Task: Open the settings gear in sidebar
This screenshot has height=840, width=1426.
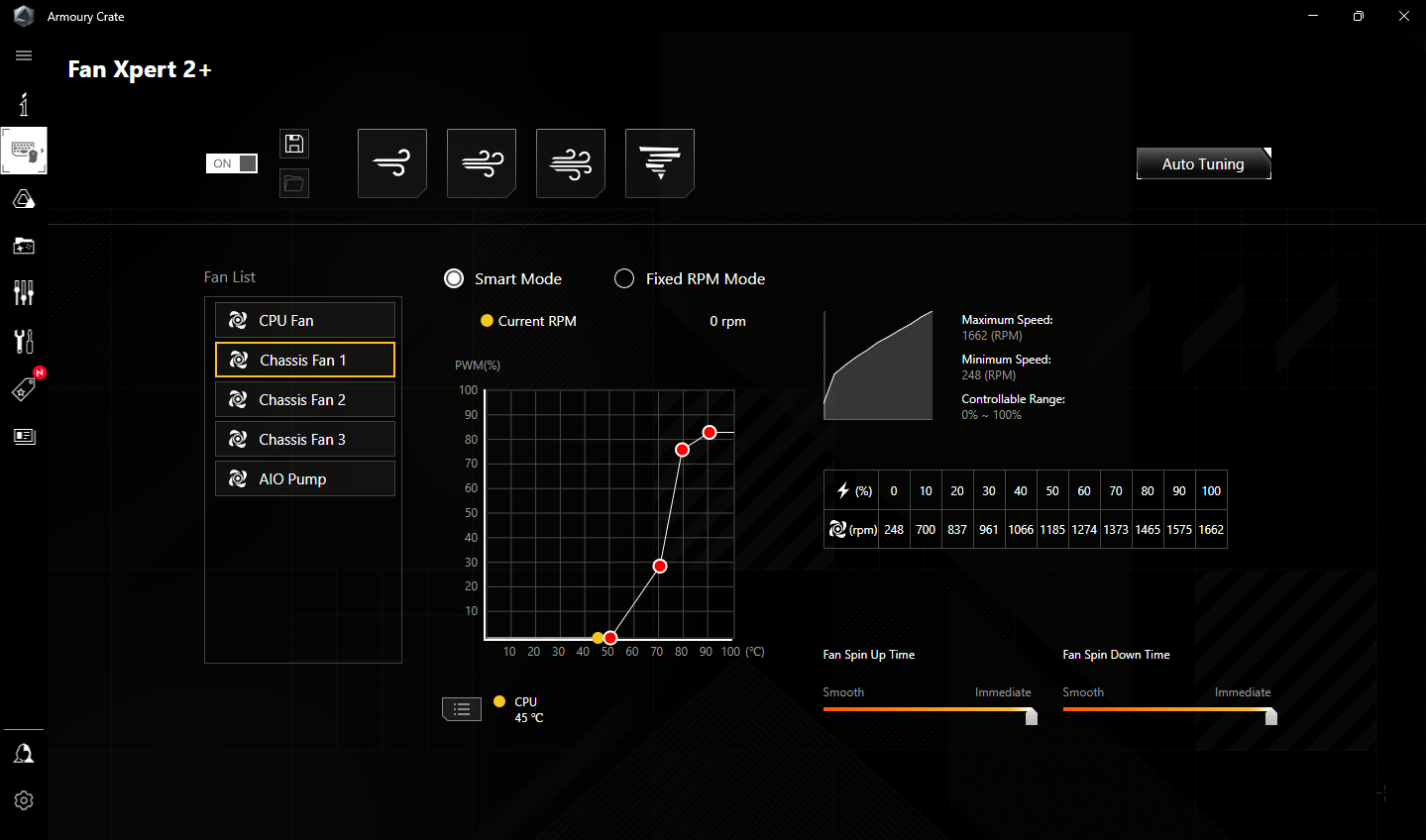Action: pos(24,800)
